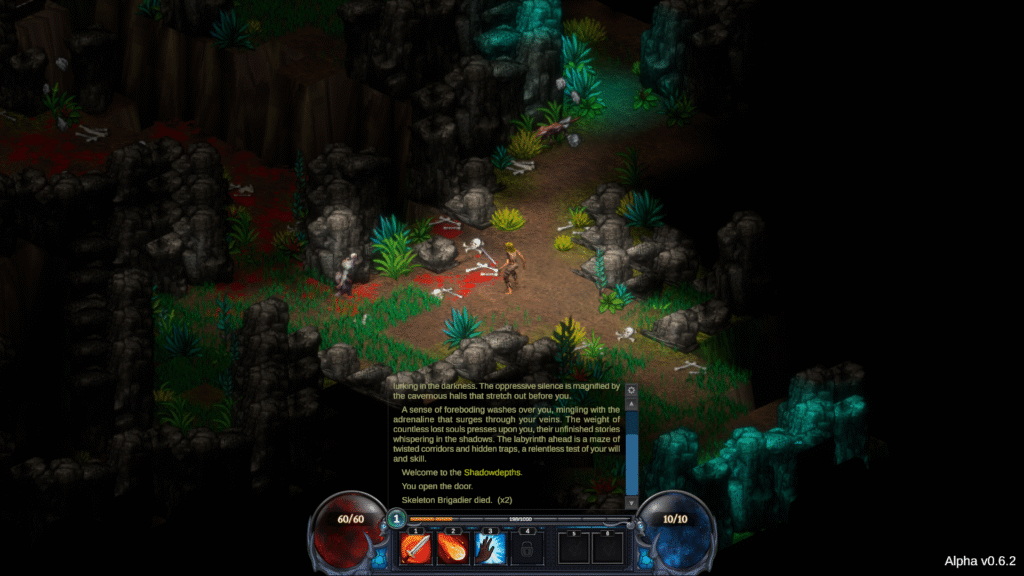Click the character level 1 badge
This screenshot has width=1024, height=576.
(397, 519)
